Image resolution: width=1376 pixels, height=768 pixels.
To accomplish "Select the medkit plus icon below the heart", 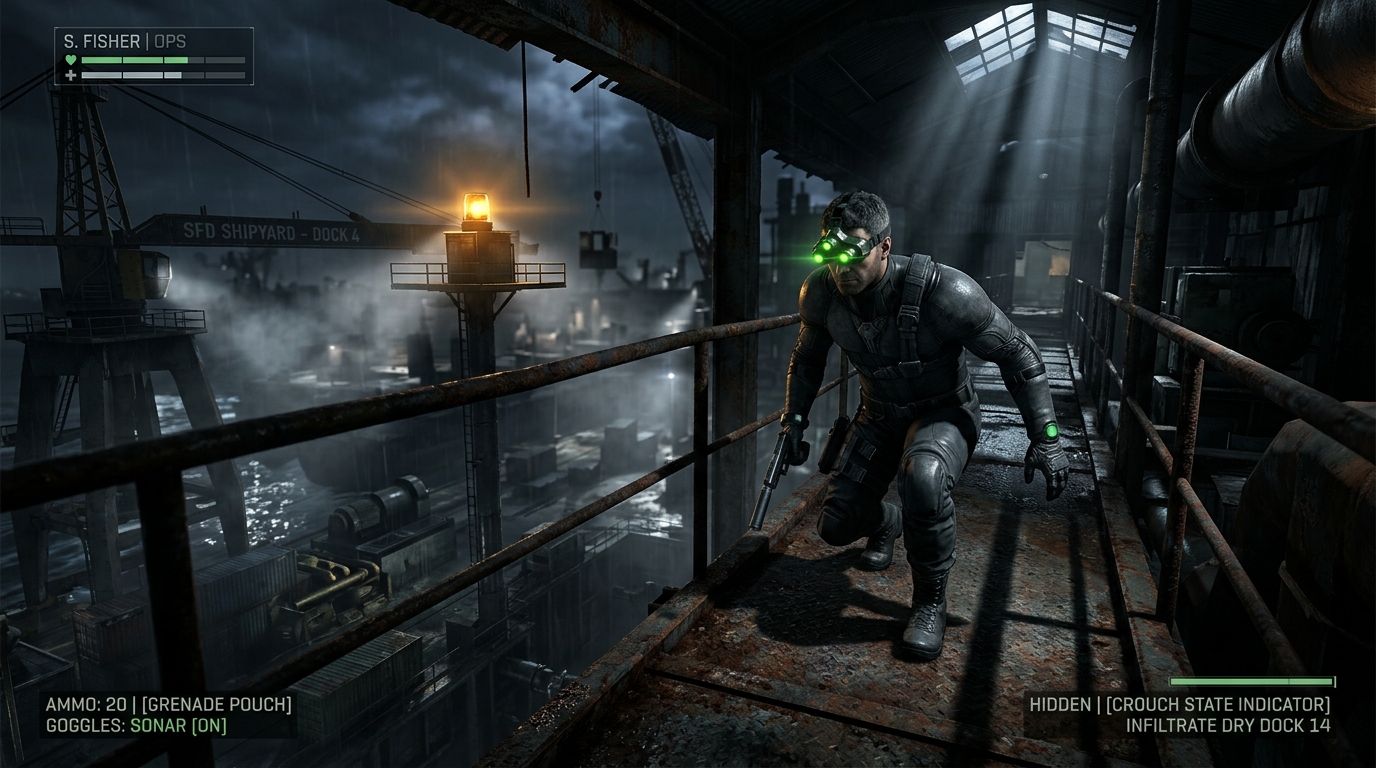I will (71, 74).
